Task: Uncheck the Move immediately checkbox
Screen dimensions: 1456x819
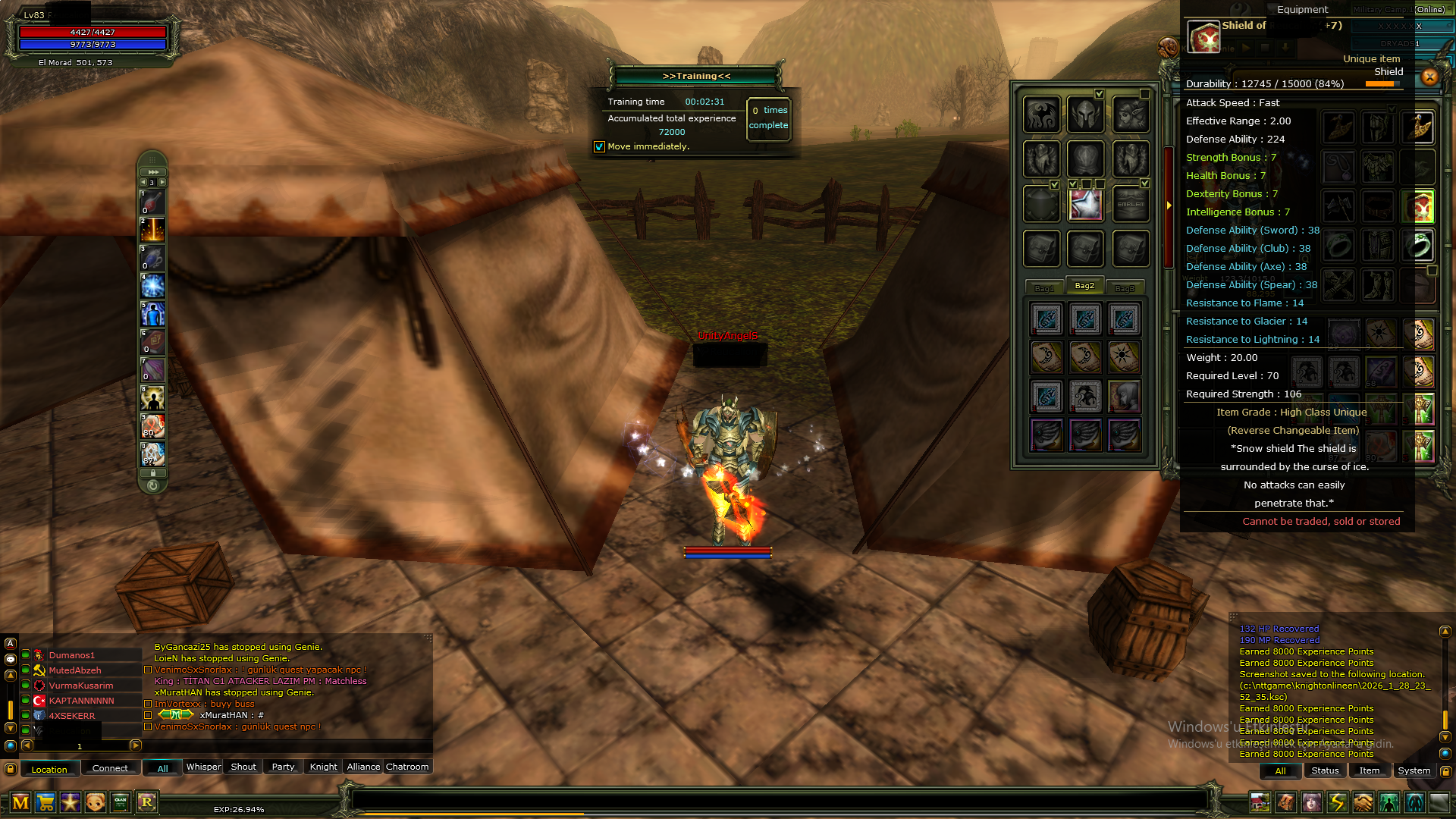Action: click(599, 146)
